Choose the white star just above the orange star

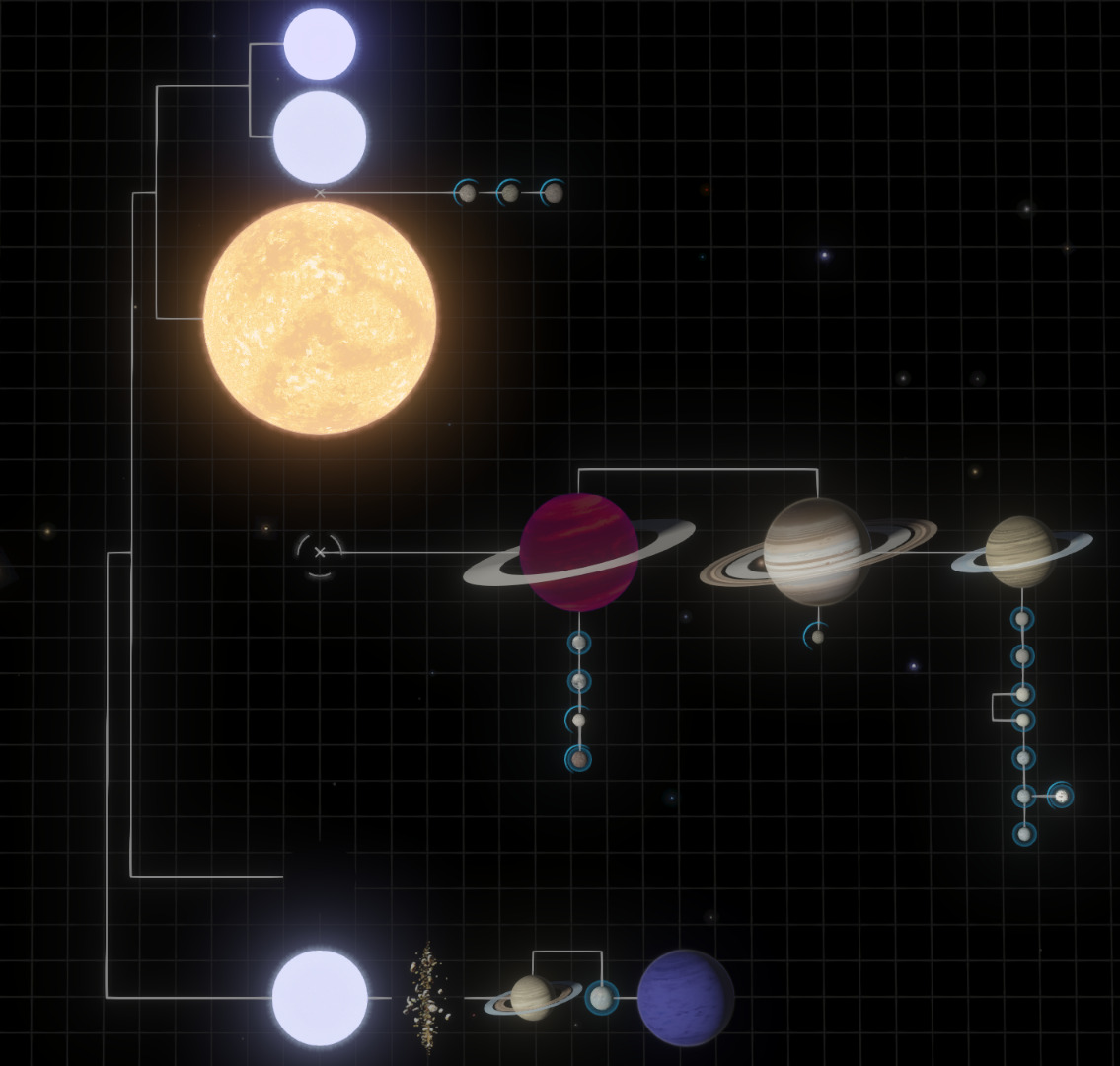coord(320,137)
